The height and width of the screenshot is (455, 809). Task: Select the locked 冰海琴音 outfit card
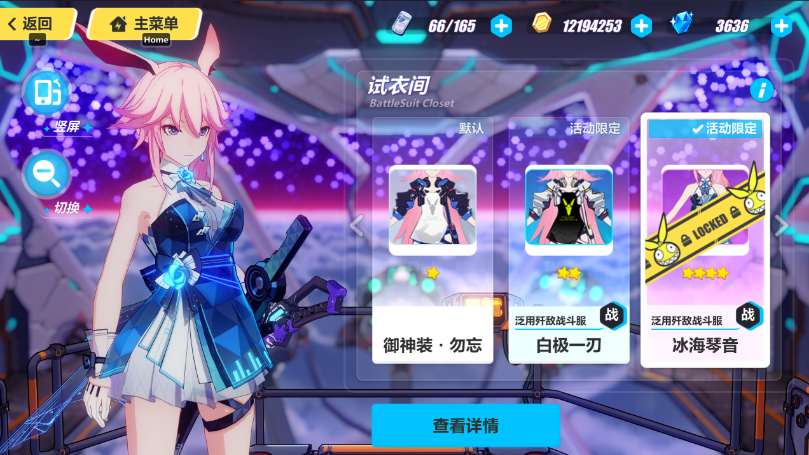click(705, 240)
